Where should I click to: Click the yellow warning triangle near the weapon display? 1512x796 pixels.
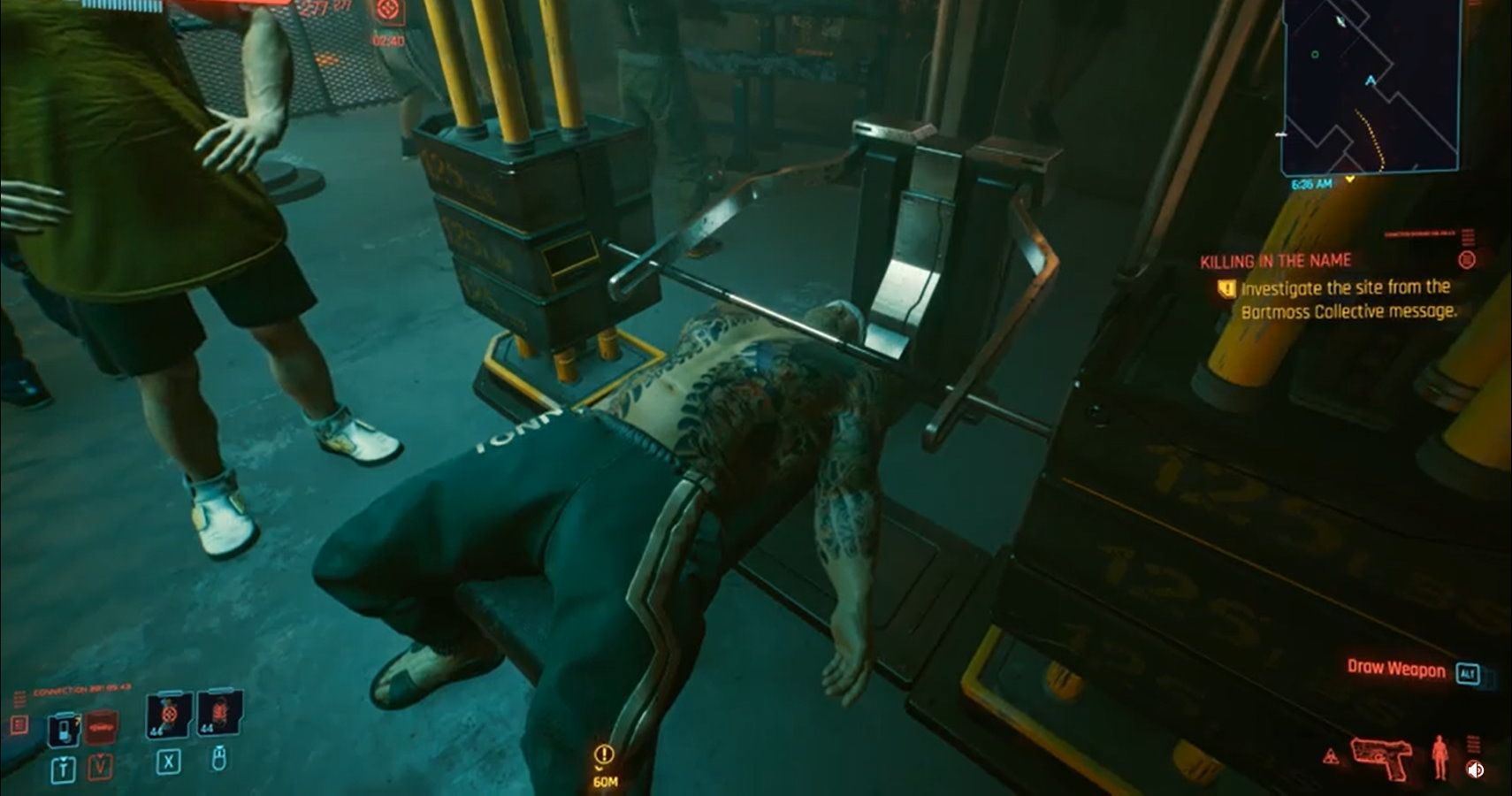click(1330, 755)
